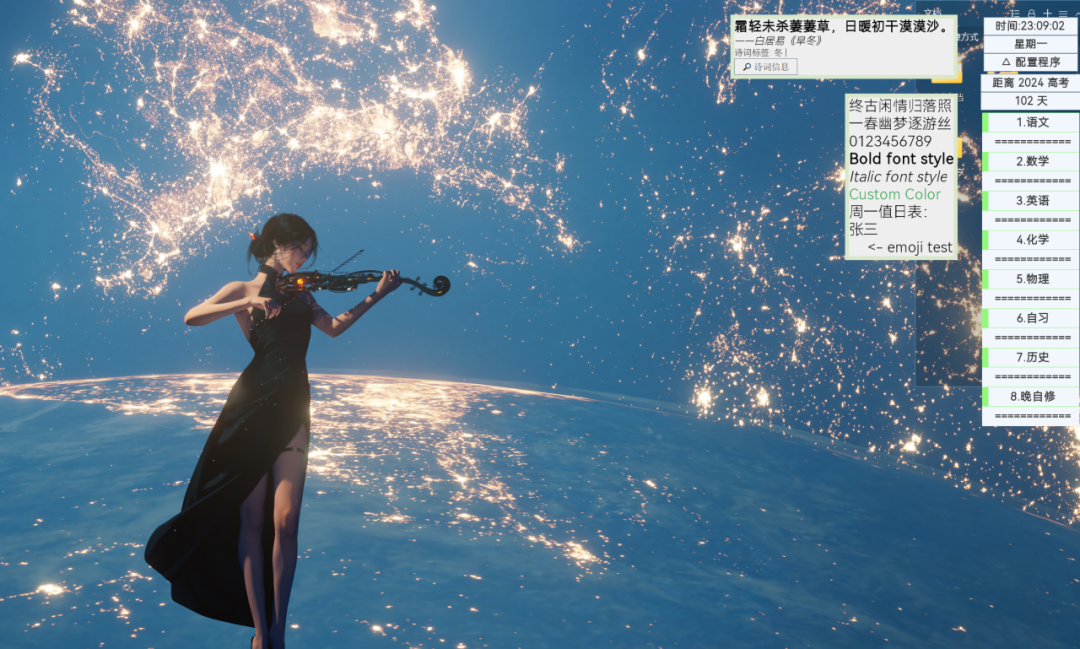Choose the 6.自习 class entry
1080x649 pixels.
point(1032,318)
